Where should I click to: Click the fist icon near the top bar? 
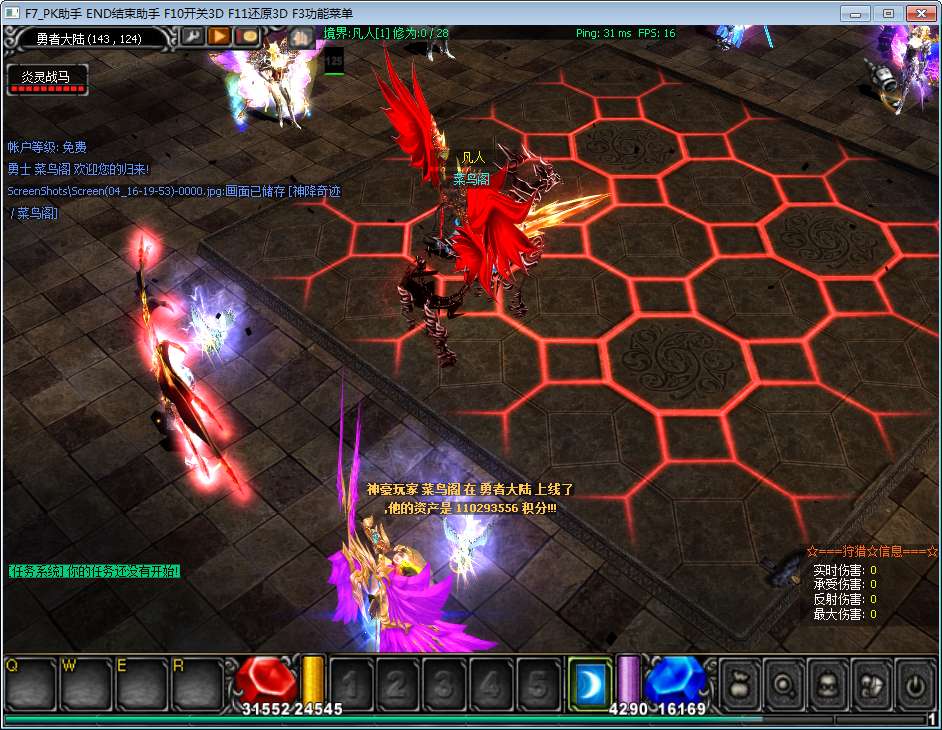tap(300, 38)
